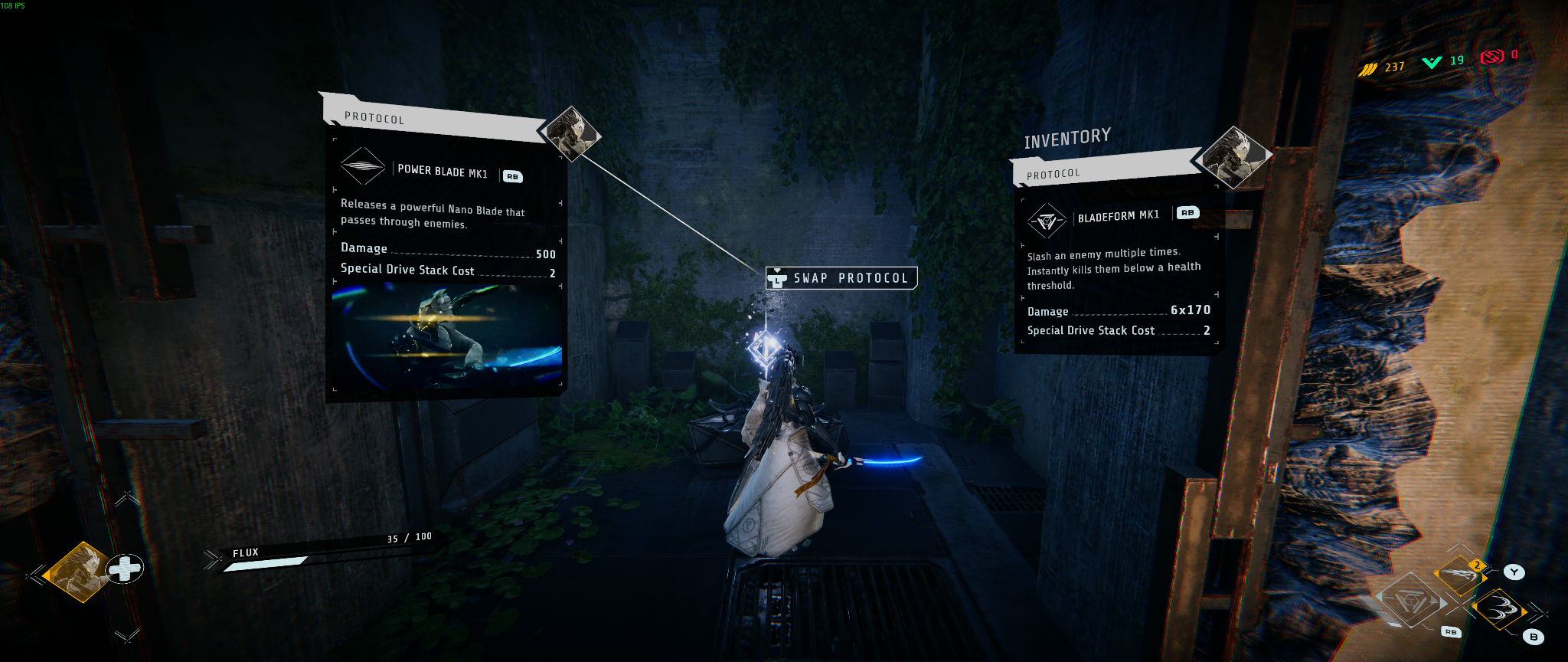Open the Power Blade MK1 protocol card
Screen dimensions: 1568x662
(443, 172)
